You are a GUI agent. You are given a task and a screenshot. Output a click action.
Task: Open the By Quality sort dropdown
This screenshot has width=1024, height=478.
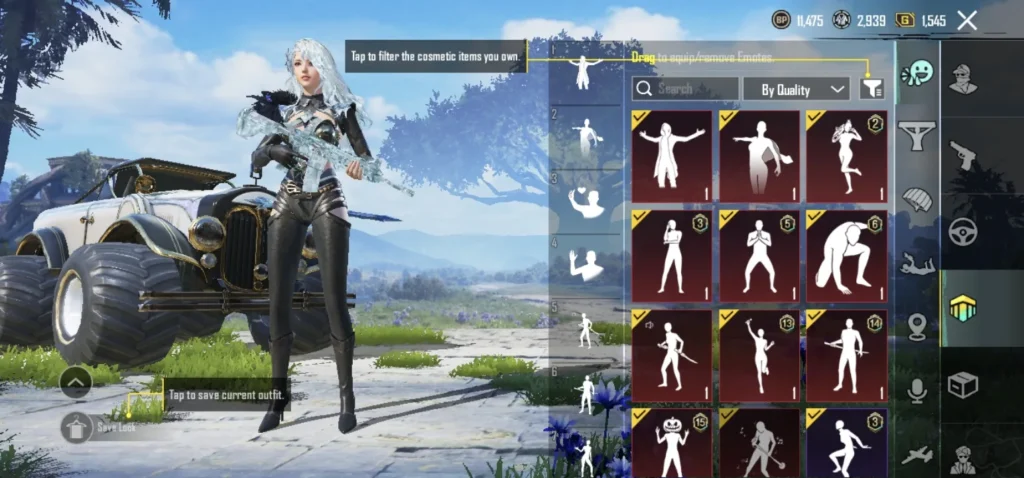pos(796,89)
